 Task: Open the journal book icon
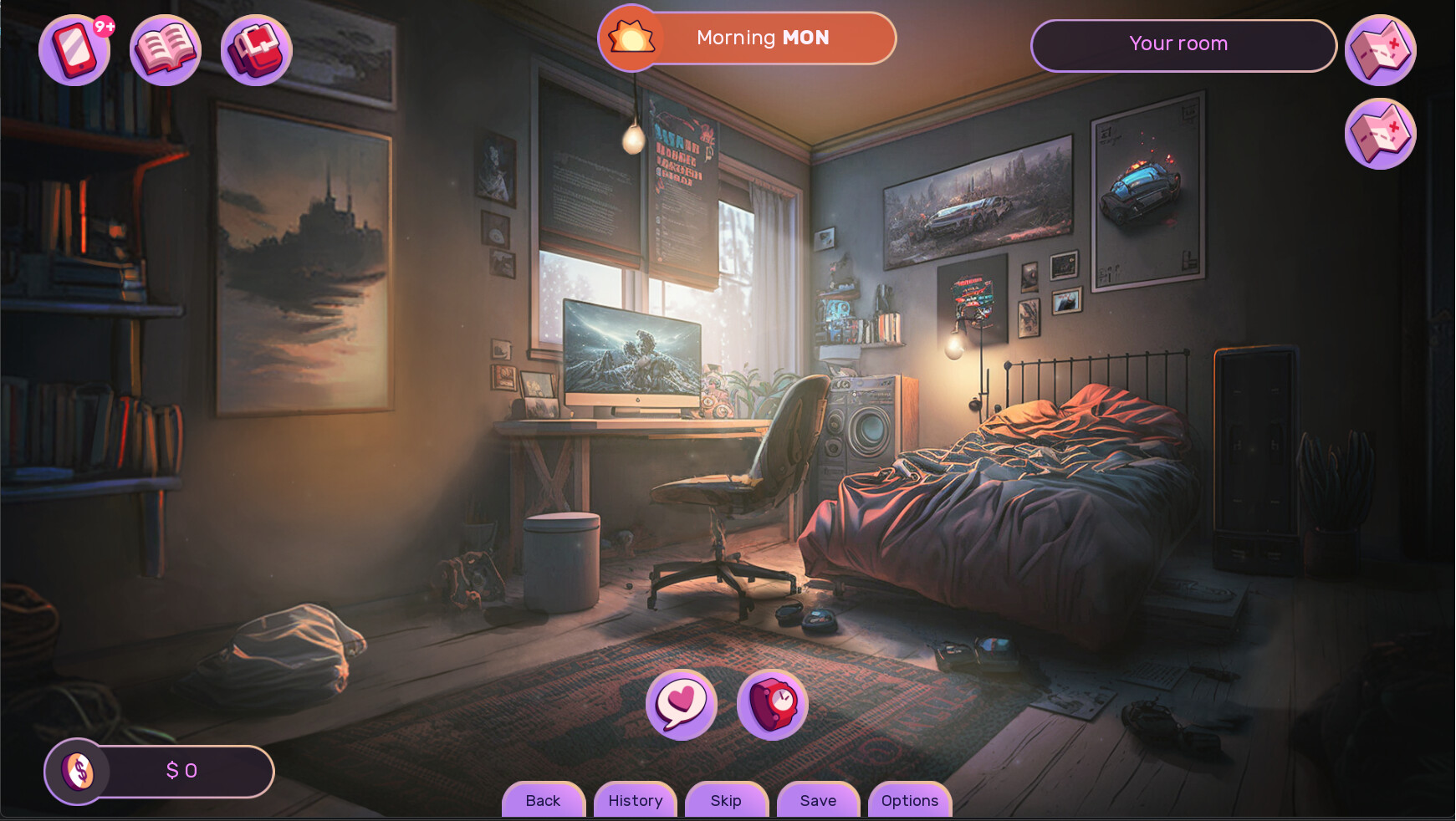(x=165, y=50)
